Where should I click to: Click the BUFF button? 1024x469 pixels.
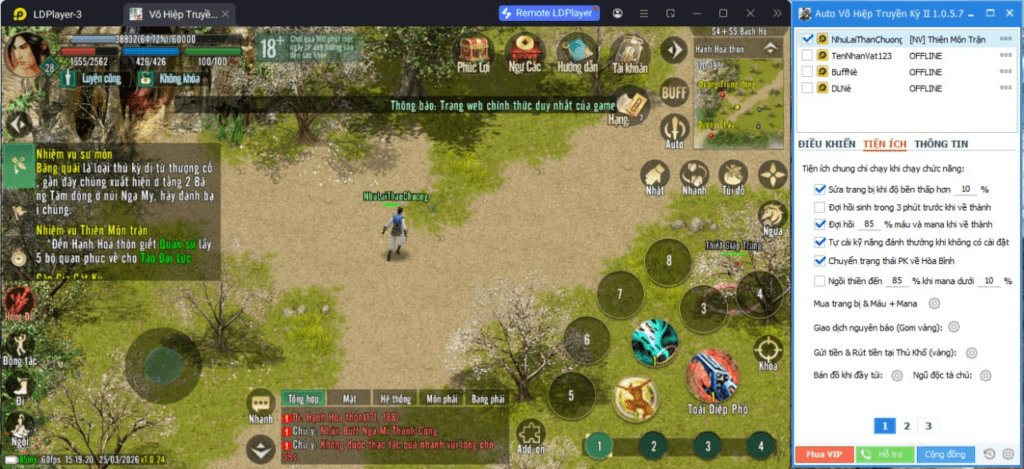675,91
